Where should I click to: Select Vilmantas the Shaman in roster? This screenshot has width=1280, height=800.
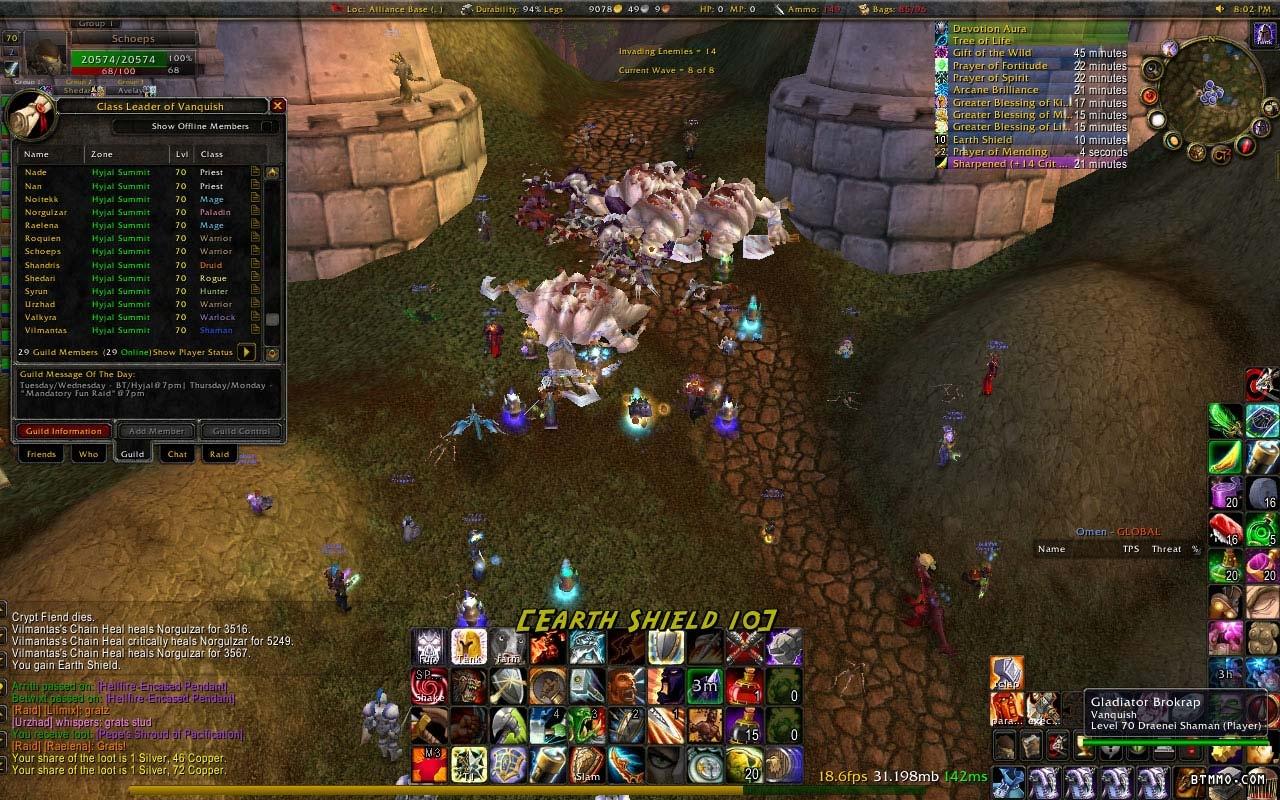46,330
